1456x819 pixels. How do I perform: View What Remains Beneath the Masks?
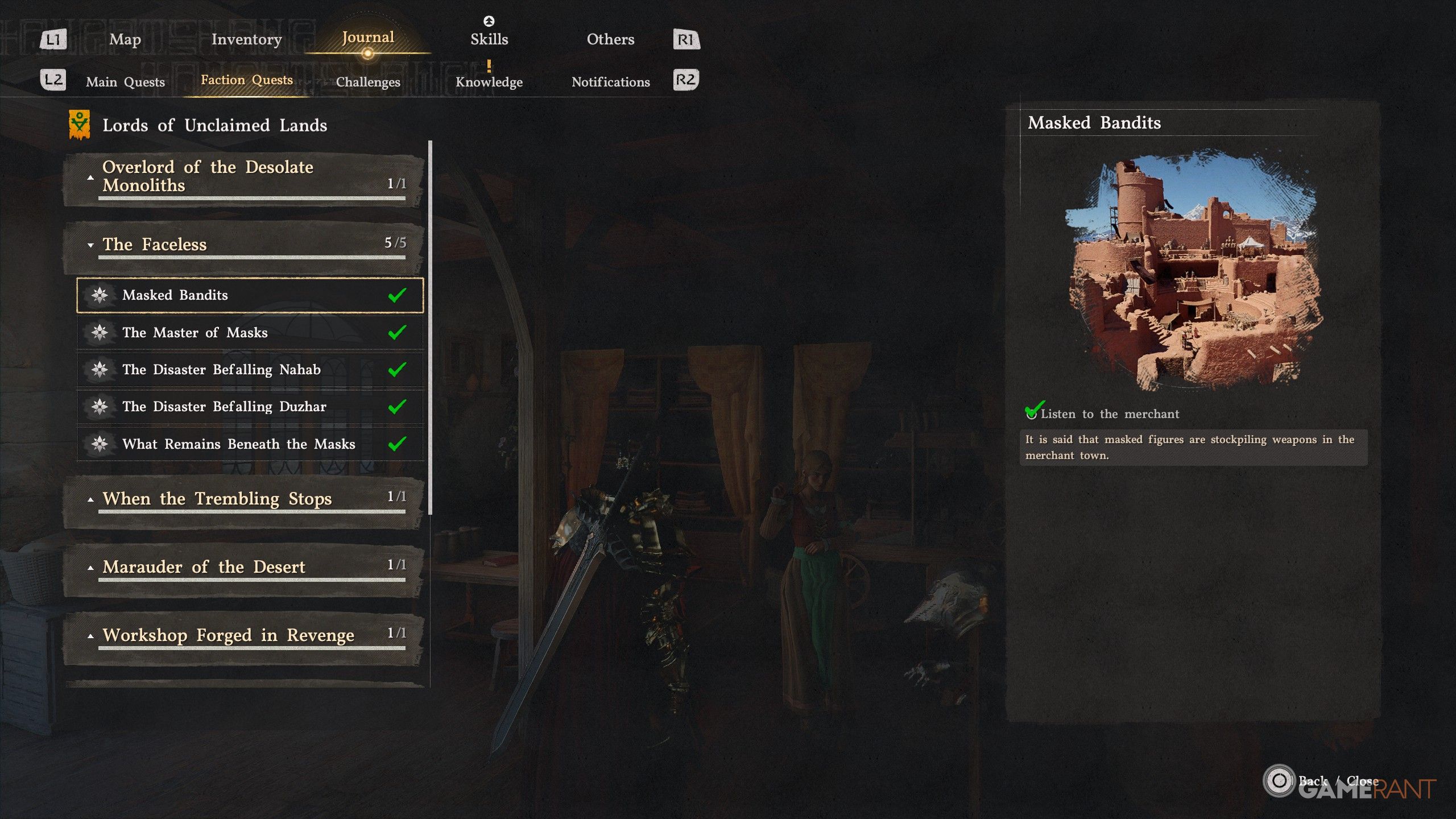(x=250, y=444)
